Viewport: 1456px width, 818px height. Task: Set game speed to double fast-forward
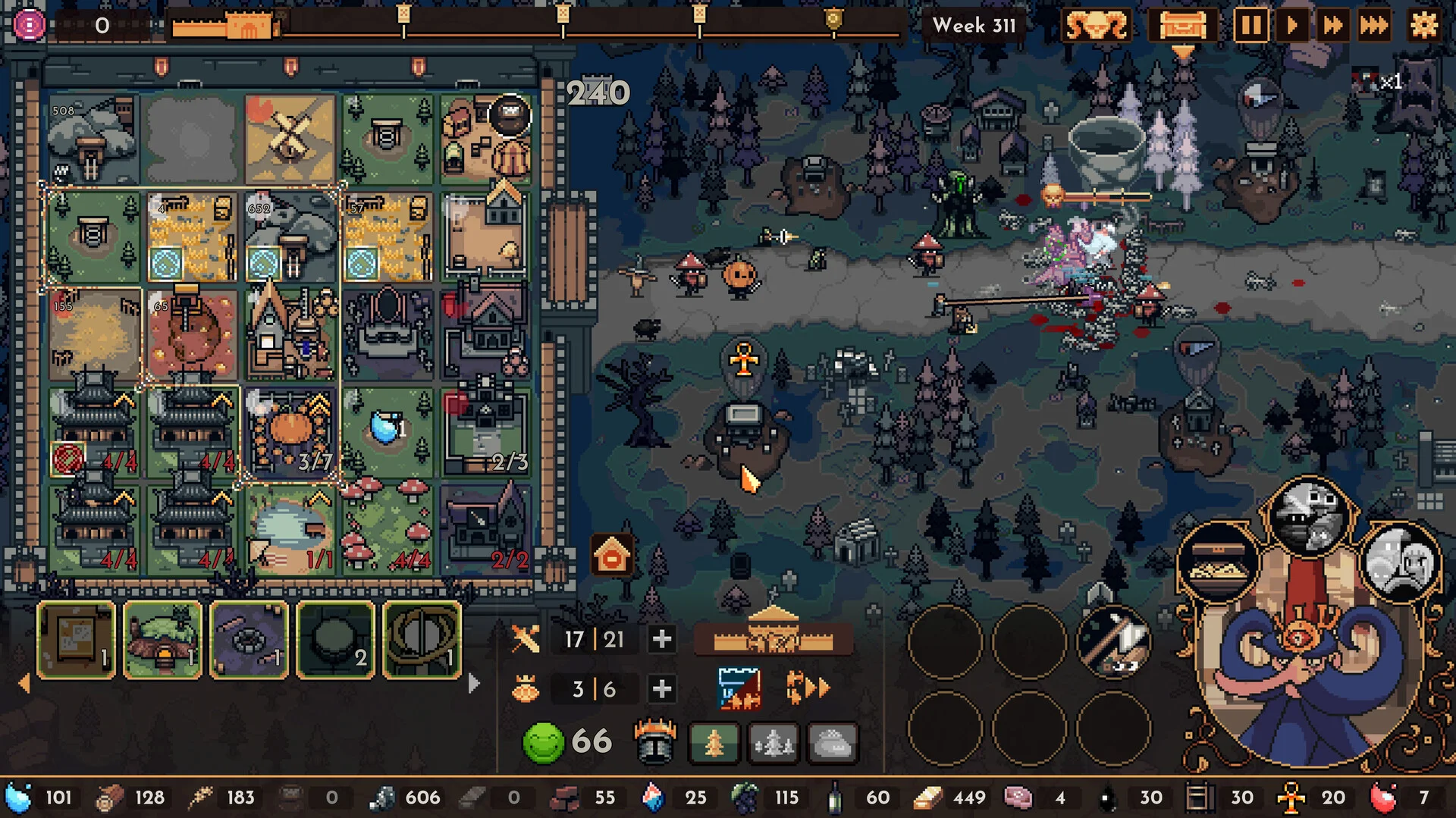(1332, 25)
